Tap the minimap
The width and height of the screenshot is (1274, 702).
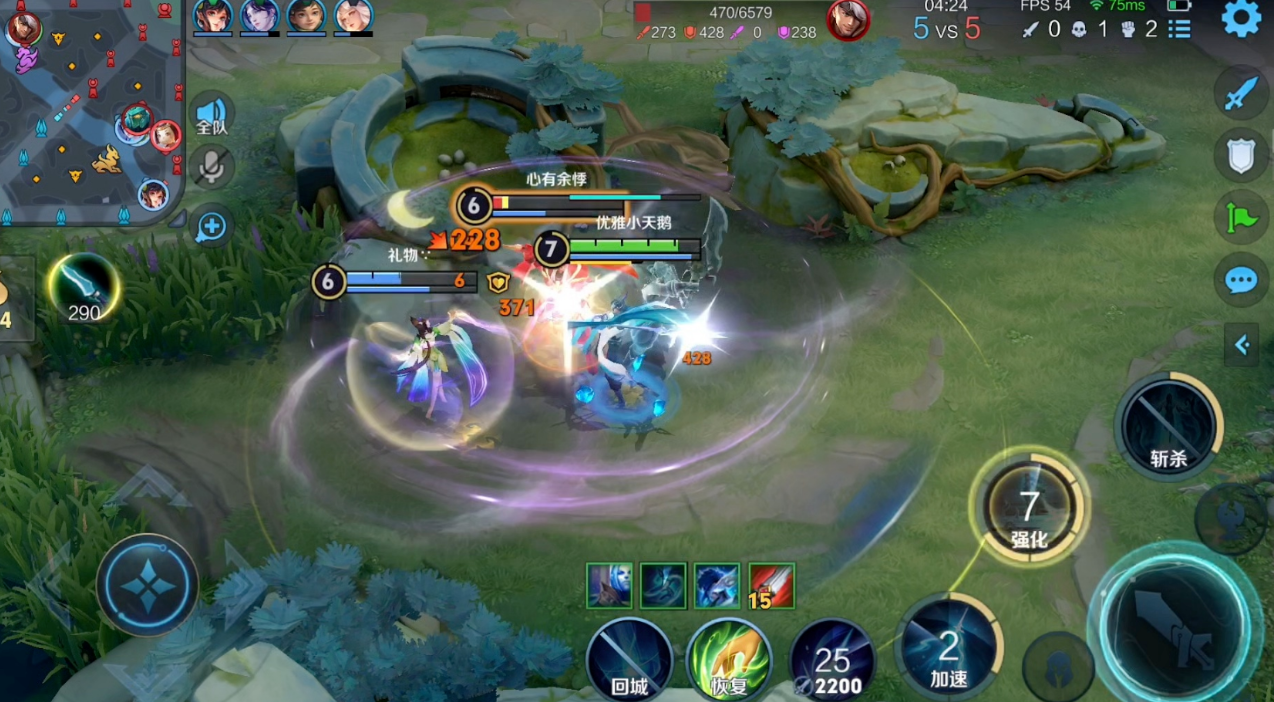coord(91,112)
